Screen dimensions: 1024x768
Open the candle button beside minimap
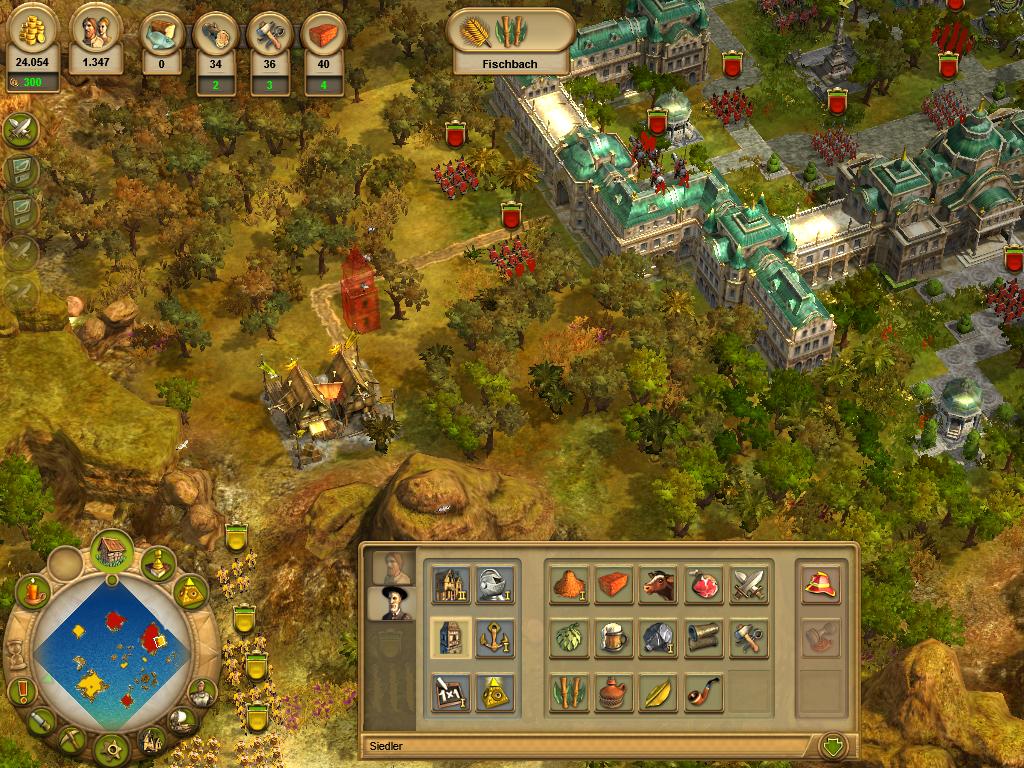34,592
